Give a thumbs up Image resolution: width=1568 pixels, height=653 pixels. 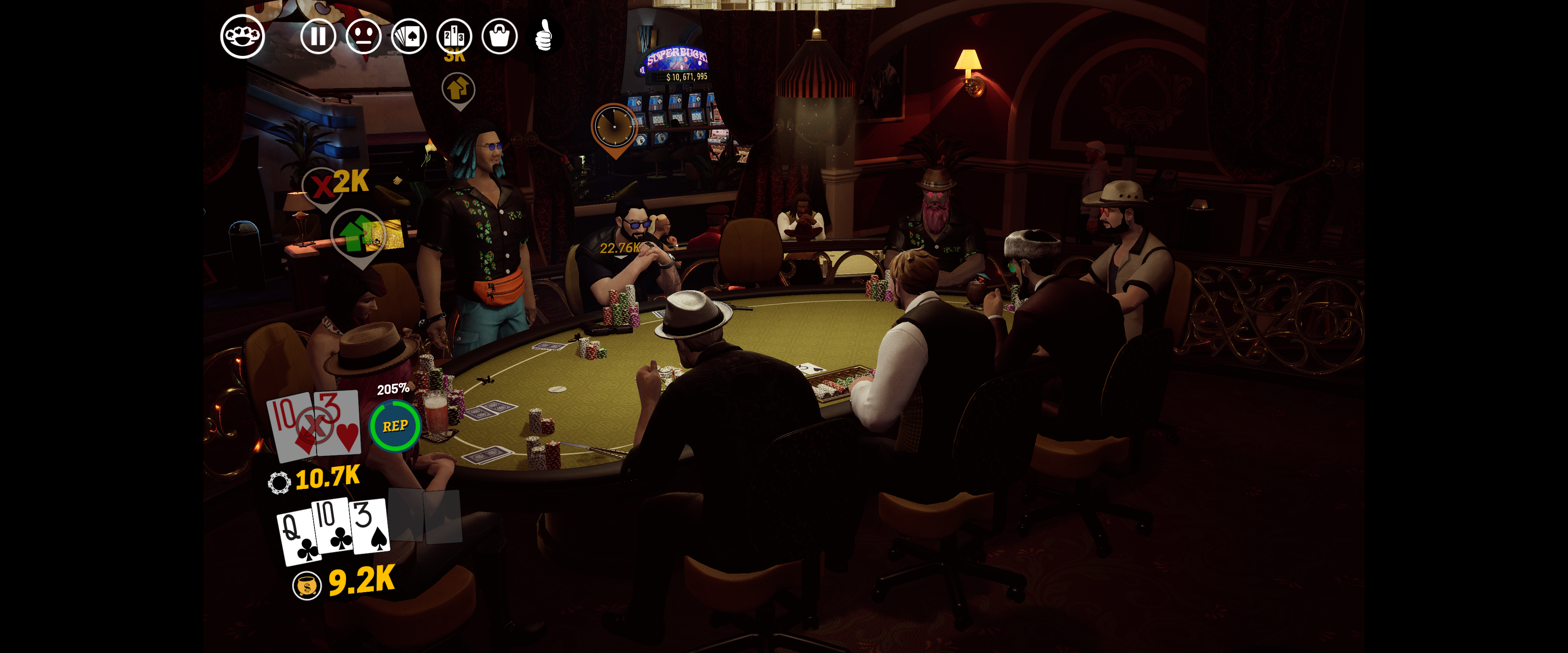point(544,35)
